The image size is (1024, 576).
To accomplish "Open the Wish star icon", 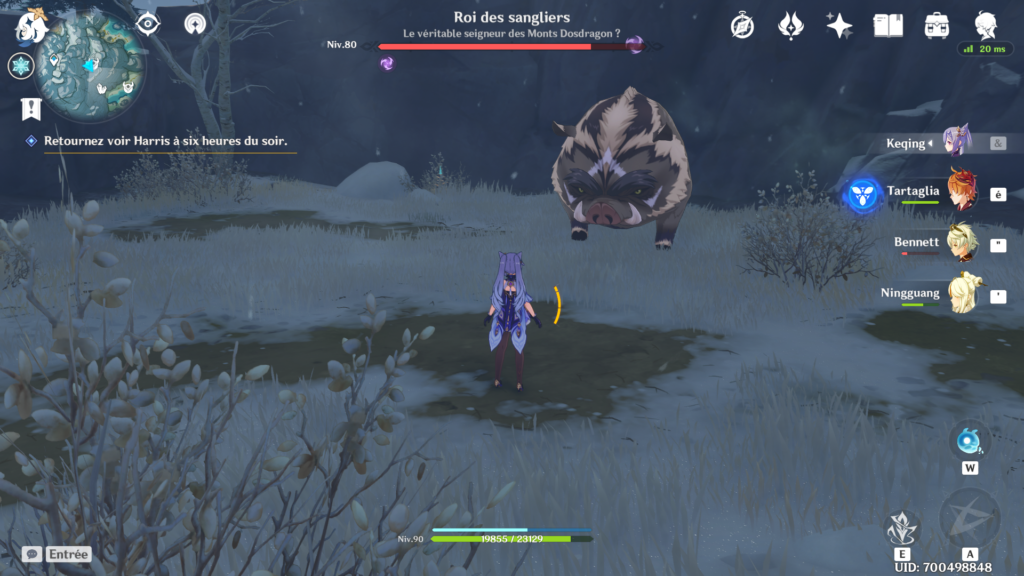I will (x=839, y=26).
